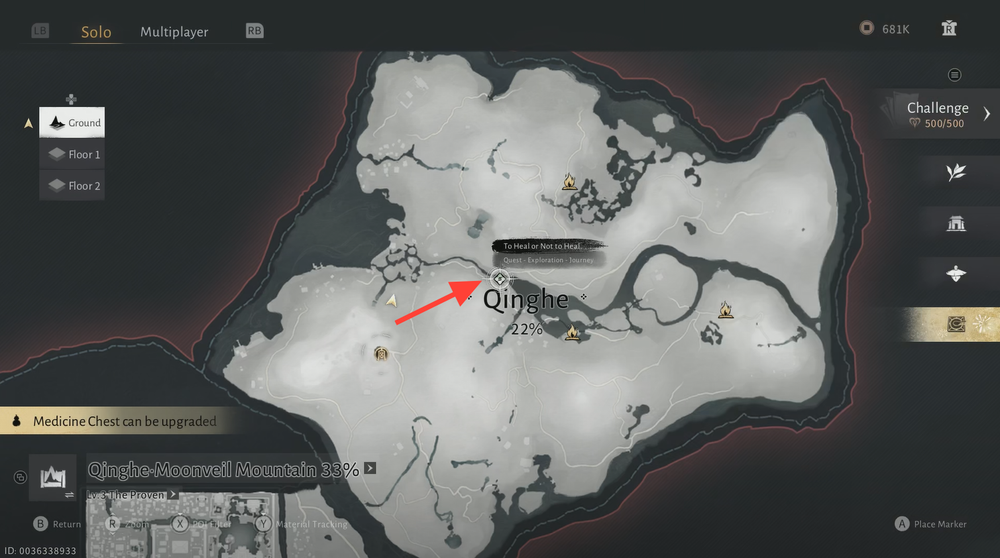The image size is (1000, 558).
Task: Show the Floor 1 map layer
Action: click(71, 154)
